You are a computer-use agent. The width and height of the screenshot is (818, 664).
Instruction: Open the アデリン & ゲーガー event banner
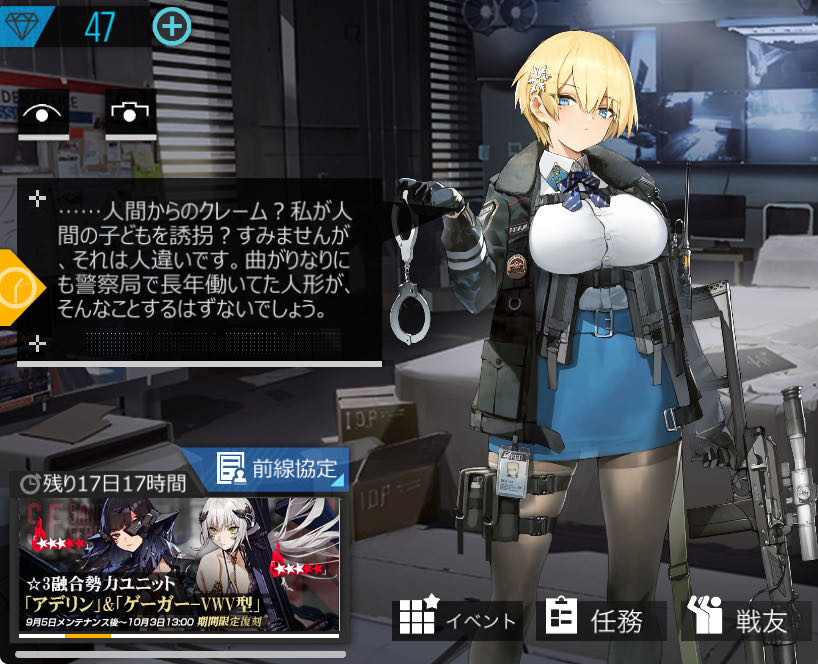(x=179, y=566)
